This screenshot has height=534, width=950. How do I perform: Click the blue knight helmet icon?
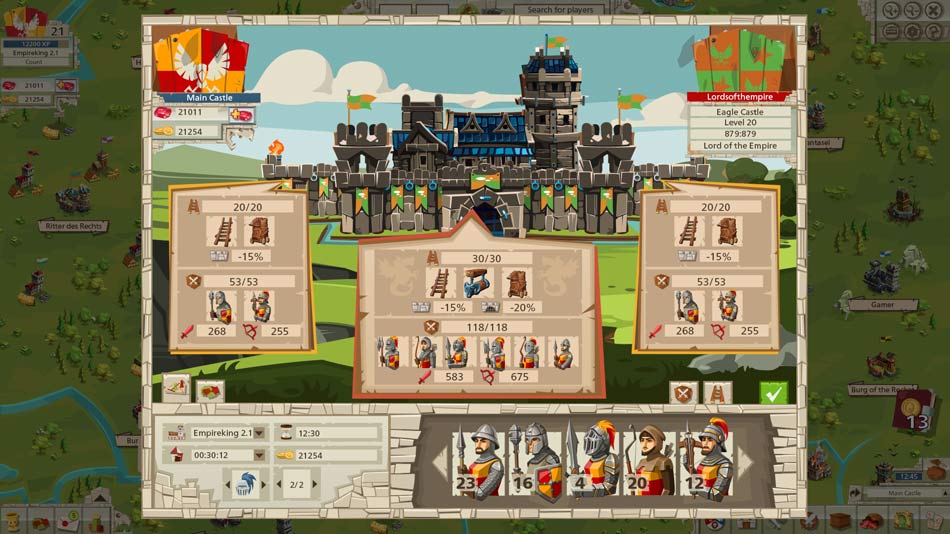(242, 486)
